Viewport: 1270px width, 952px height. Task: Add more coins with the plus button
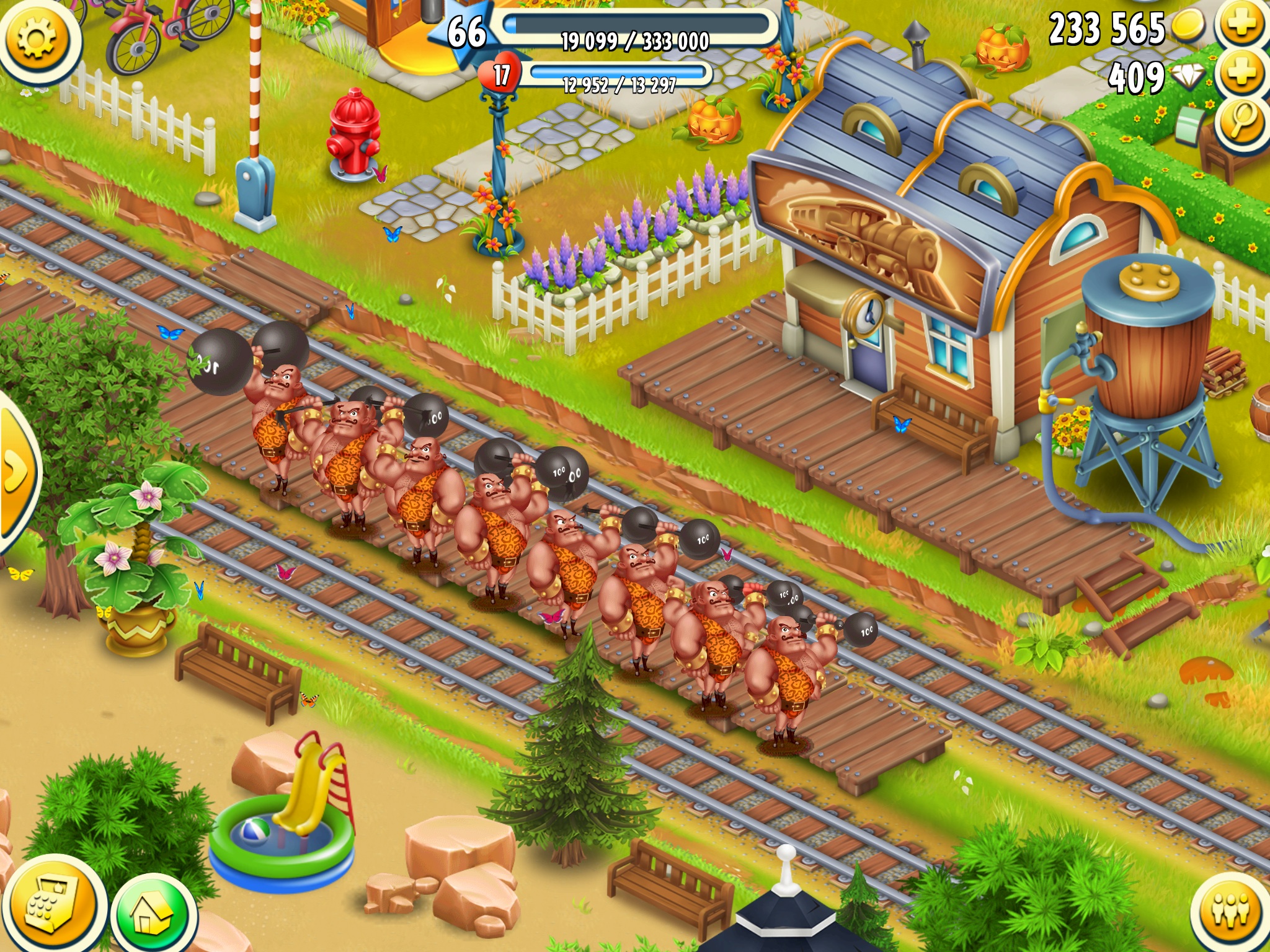tap(1241, 25)
